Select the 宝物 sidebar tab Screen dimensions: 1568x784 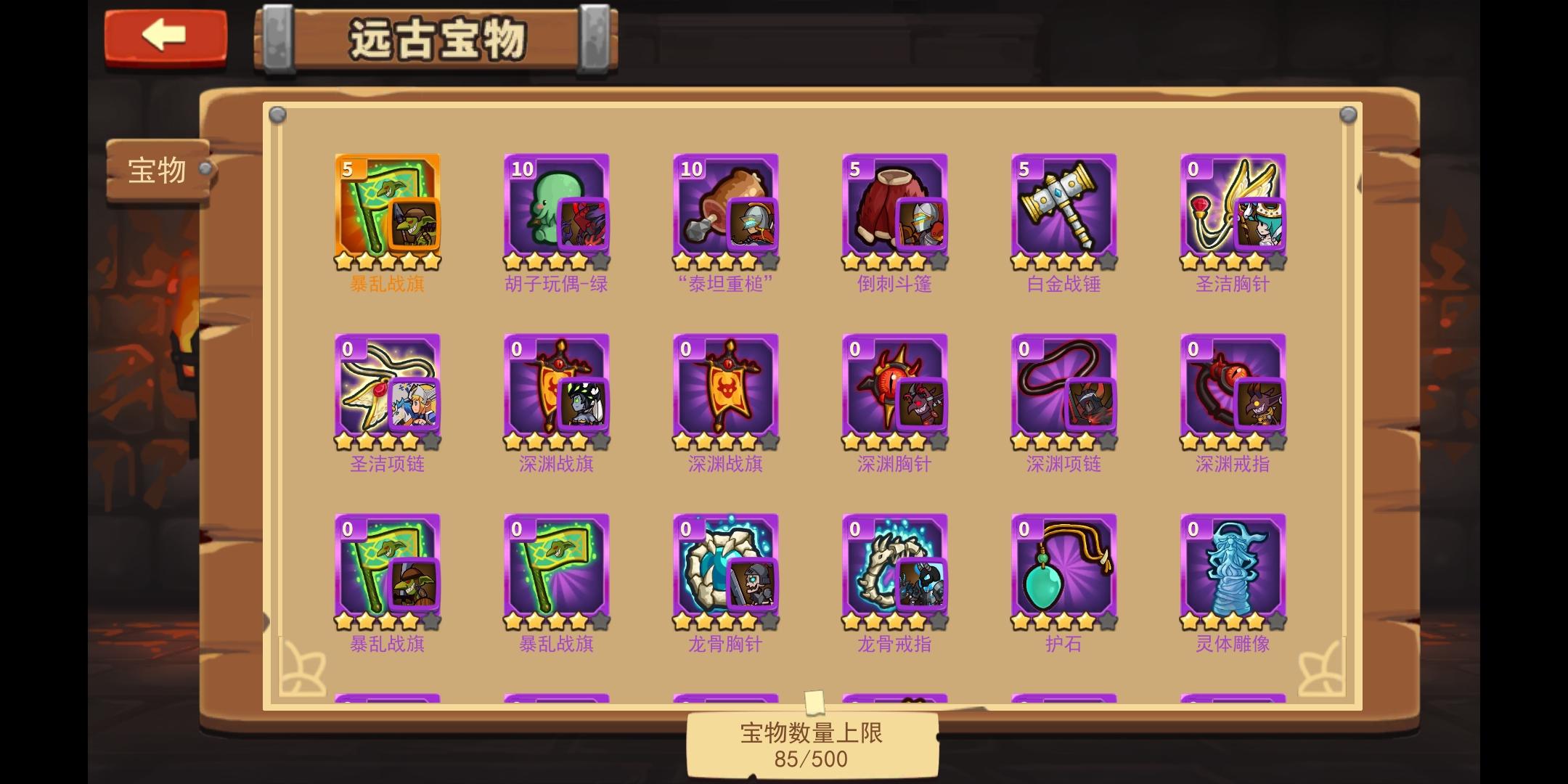(x=156, y=168)
